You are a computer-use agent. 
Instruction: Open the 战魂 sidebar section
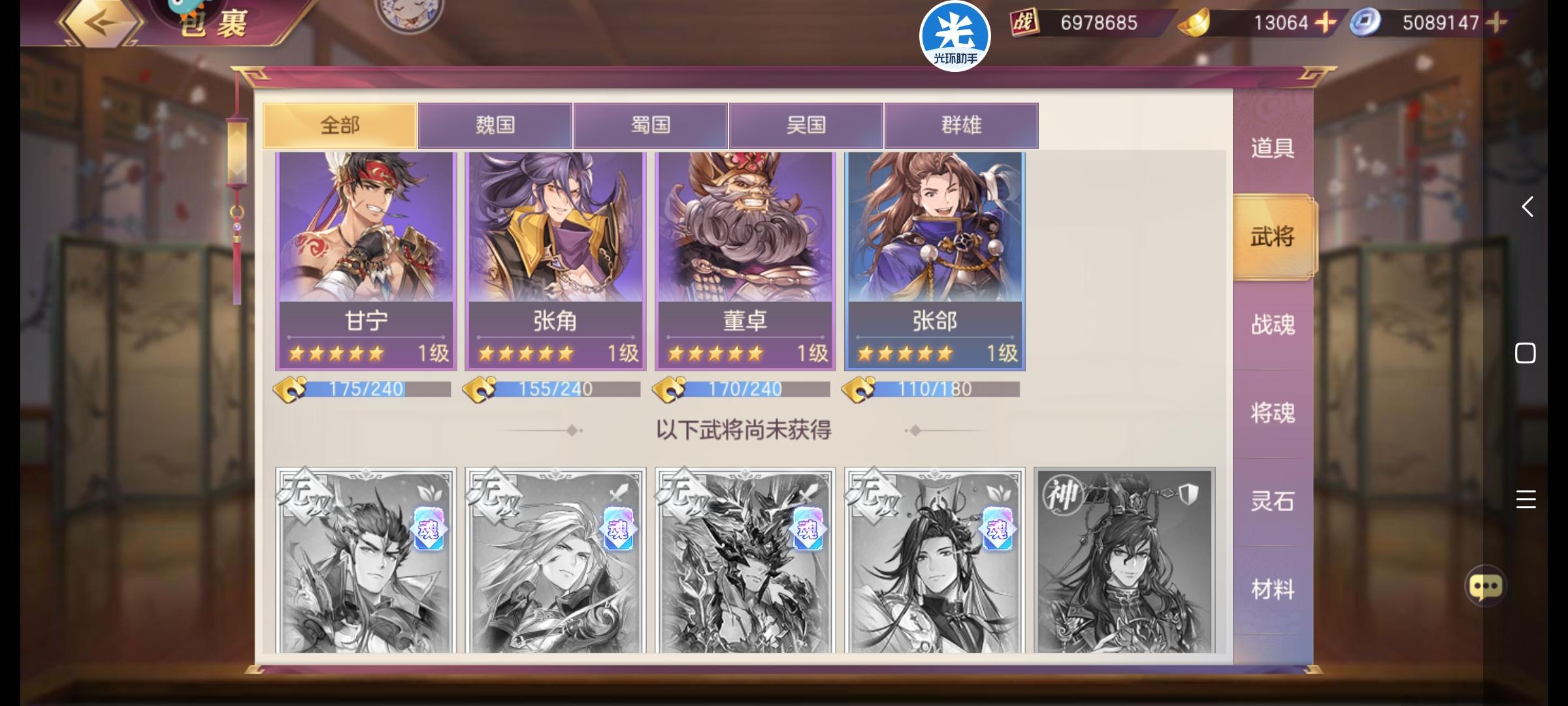(1272, 325)
